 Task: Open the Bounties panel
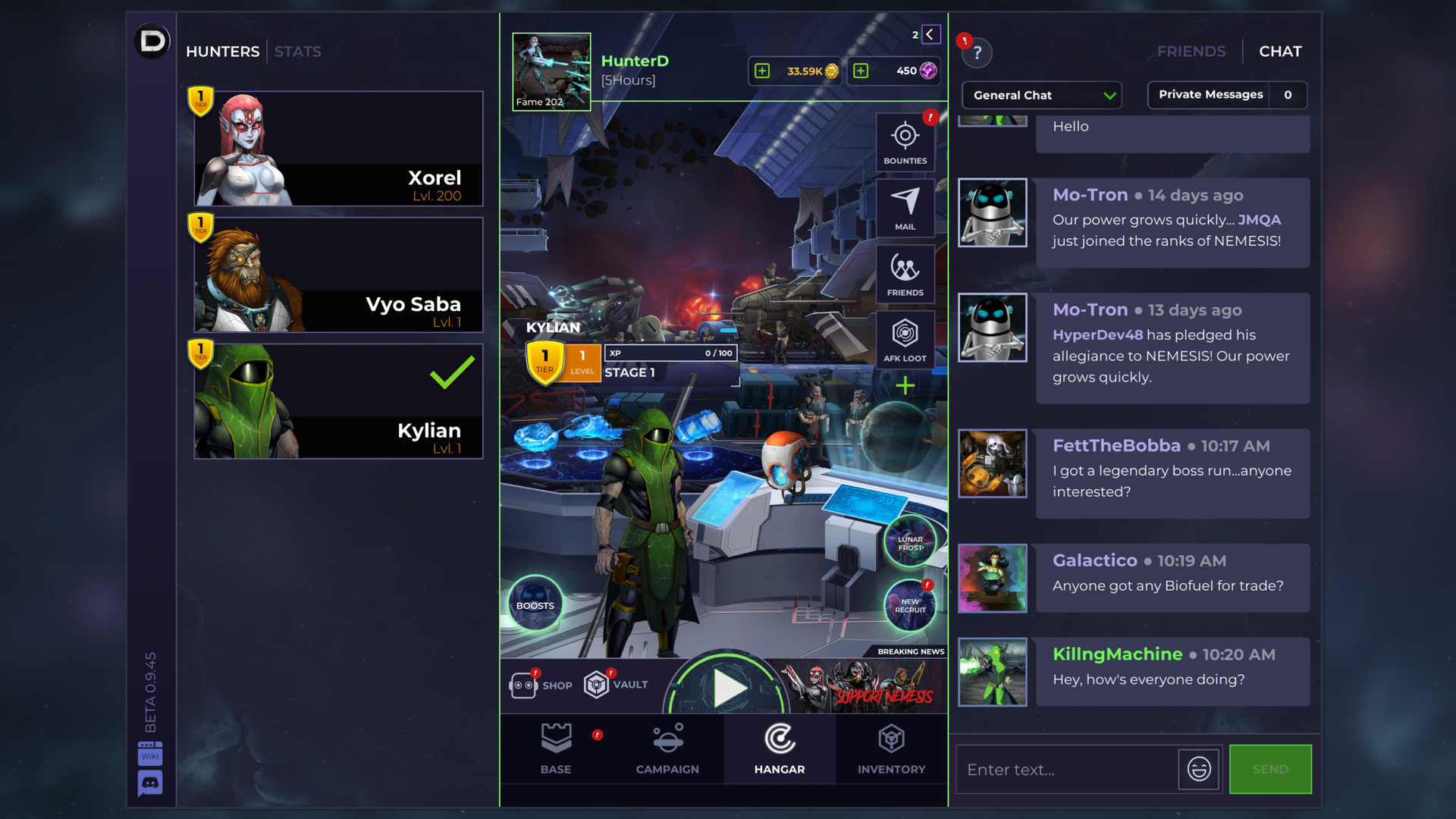point(905,142)
